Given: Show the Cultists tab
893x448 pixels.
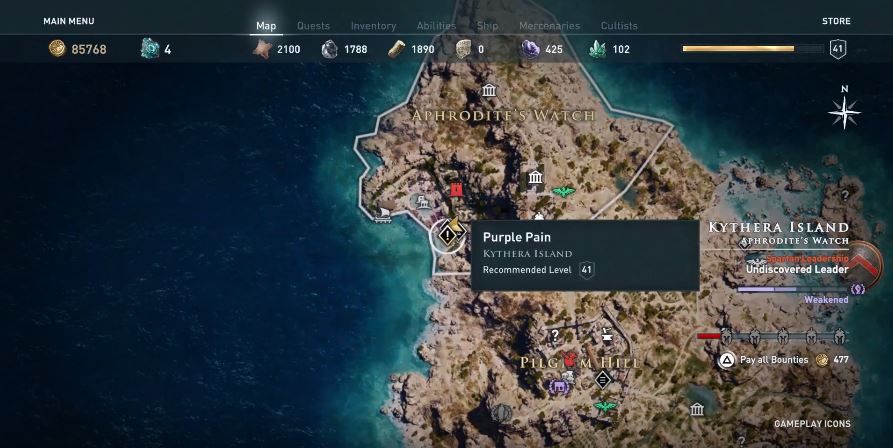Looking at the screenshot, I should tap(620, 26).
